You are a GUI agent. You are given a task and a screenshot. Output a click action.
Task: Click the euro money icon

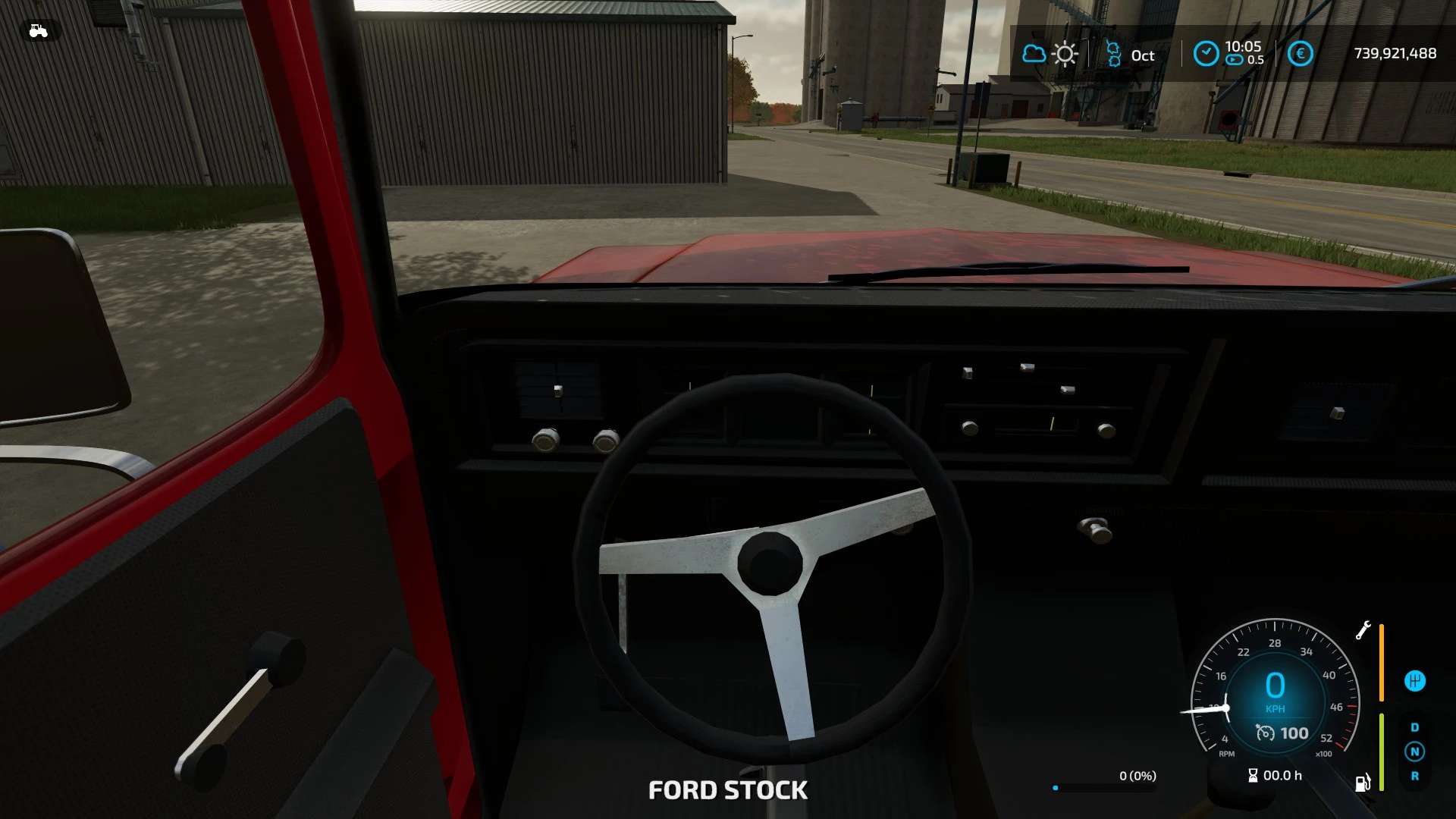tap(1300, 54)
